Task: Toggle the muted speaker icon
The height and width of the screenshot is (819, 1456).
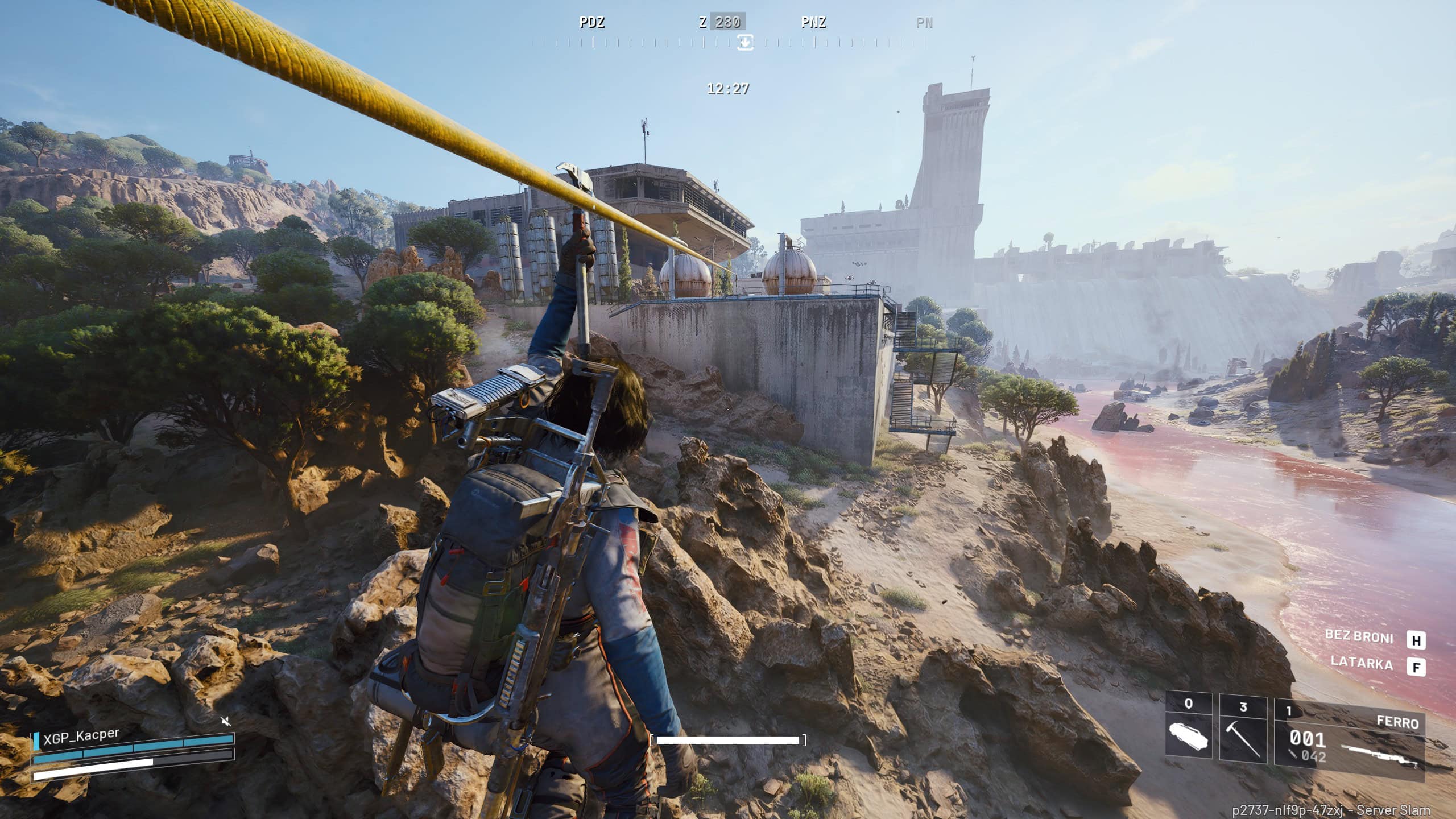Action: (226, 722)
